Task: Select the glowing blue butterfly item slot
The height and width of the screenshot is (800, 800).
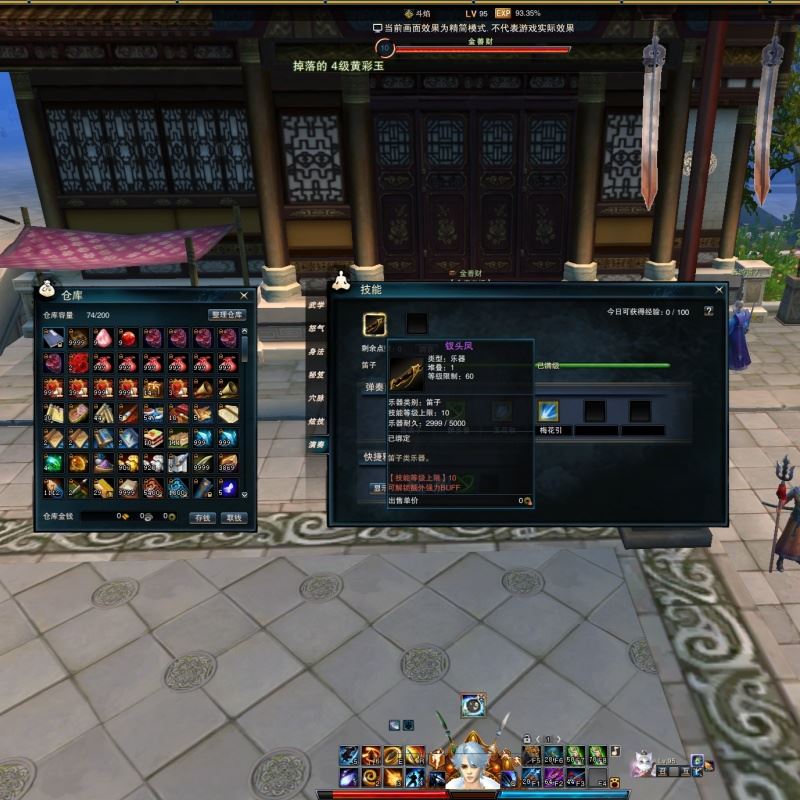Action: [228, 488]
